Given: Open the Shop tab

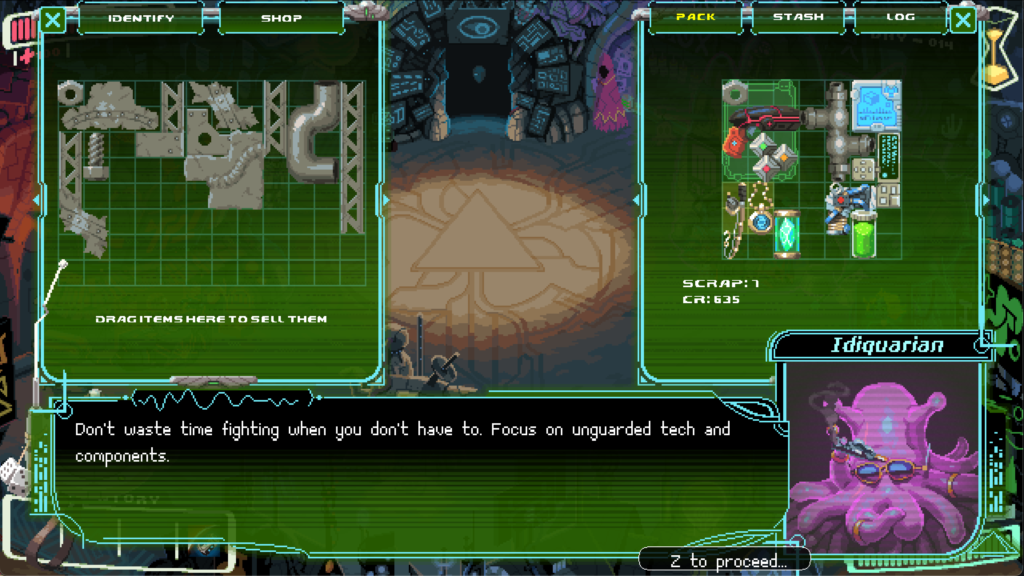Looking at the screenshot, I should (x=281, y=18).
